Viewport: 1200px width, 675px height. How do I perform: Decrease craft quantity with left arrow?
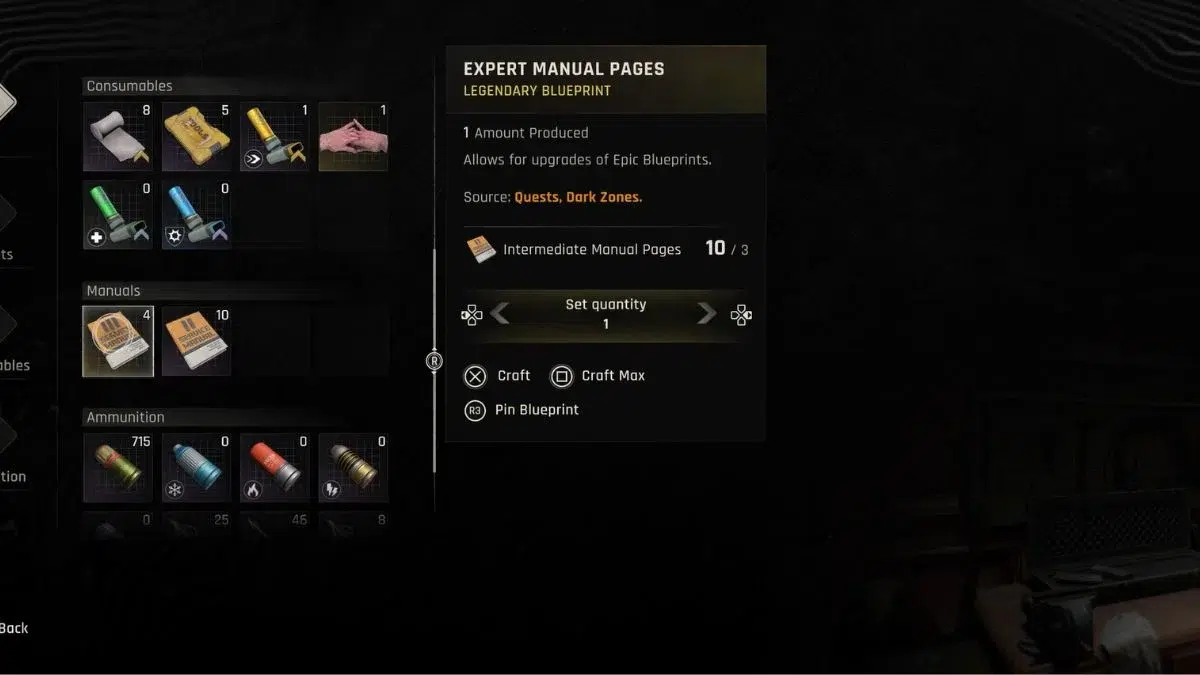point(501,315)
